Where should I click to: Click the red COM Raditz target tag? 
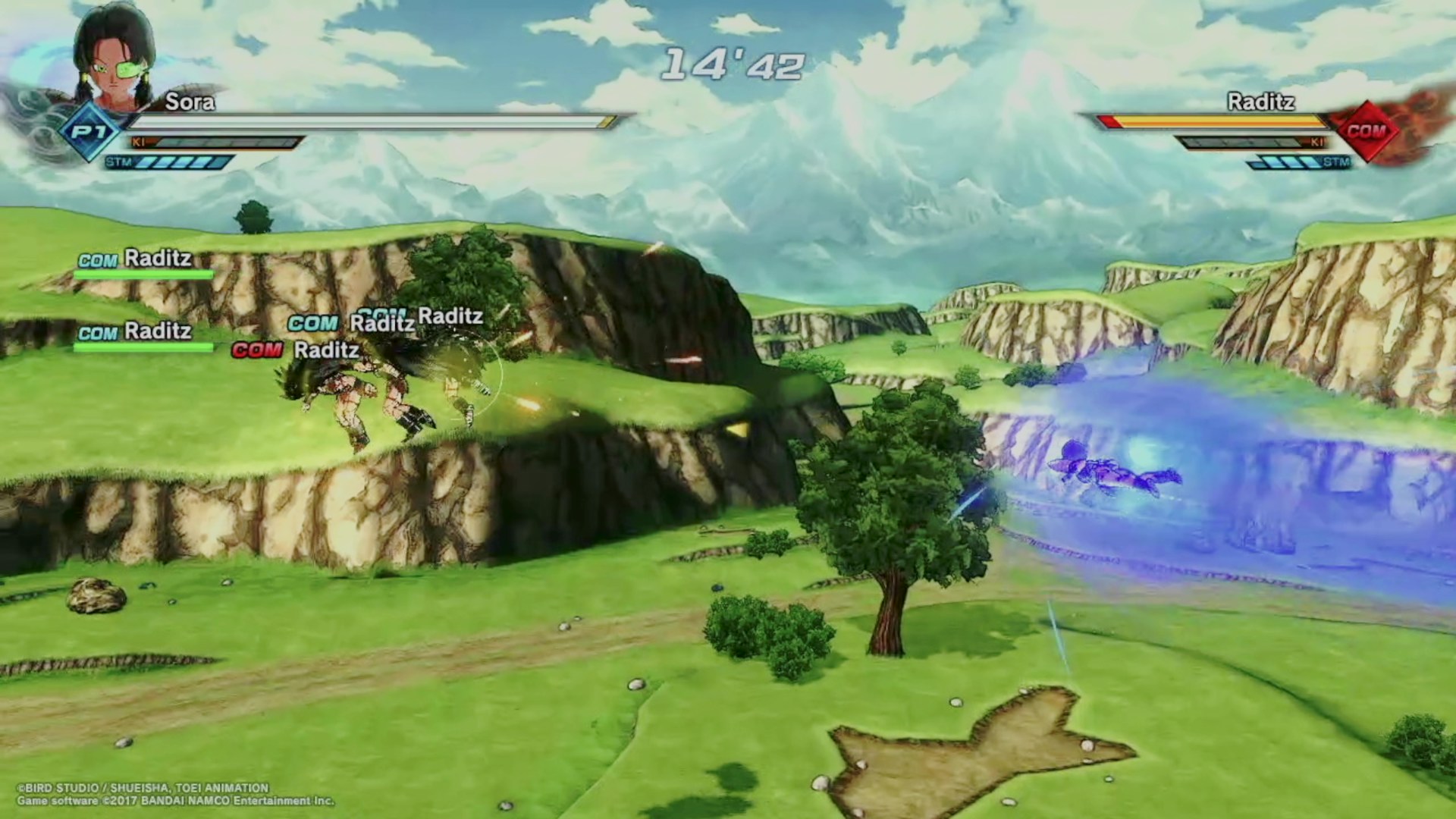(x=296, y=350)
